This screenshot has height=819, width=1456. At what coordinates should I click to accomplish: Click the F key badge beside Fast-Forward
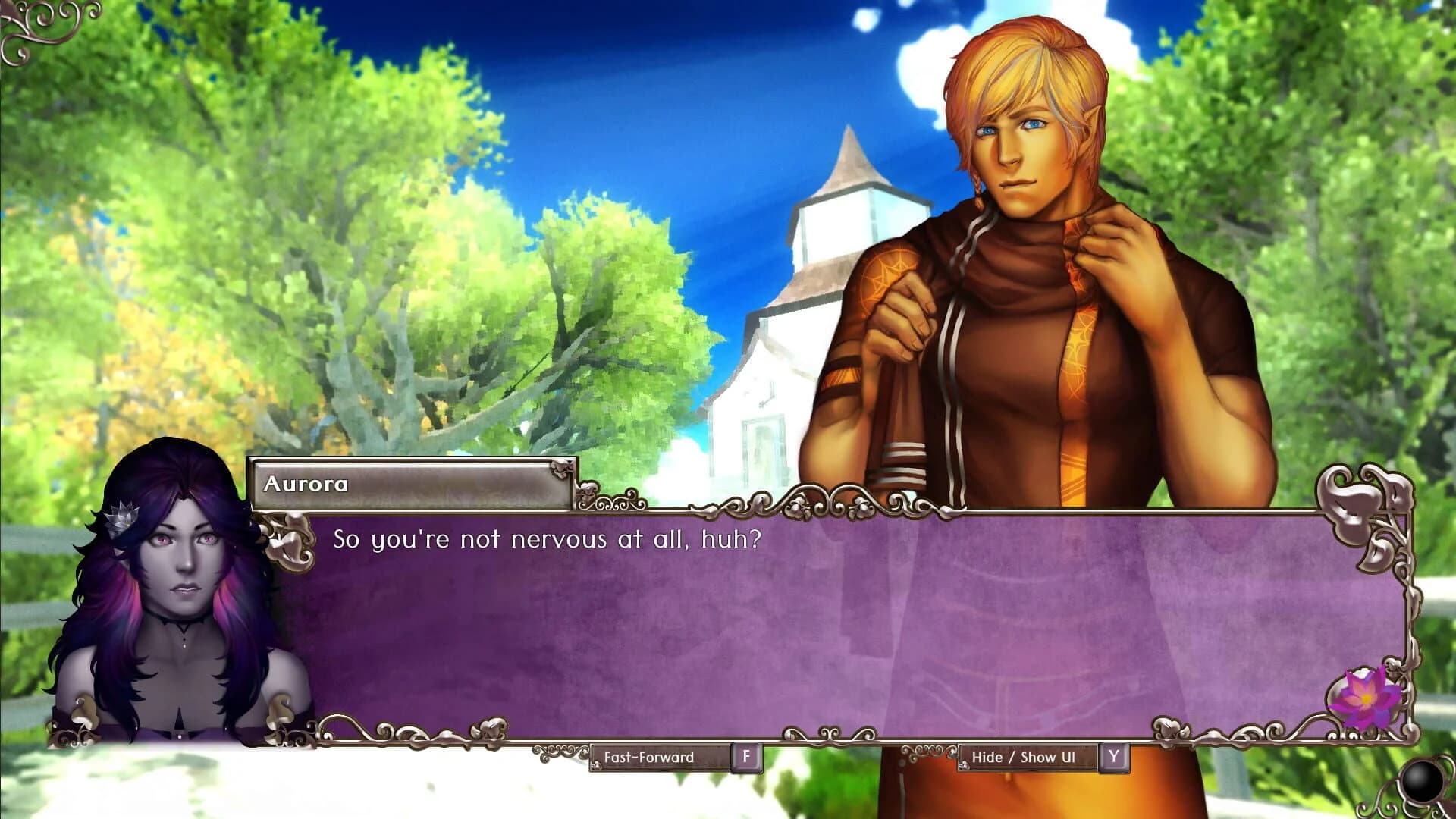click(748, 756)
